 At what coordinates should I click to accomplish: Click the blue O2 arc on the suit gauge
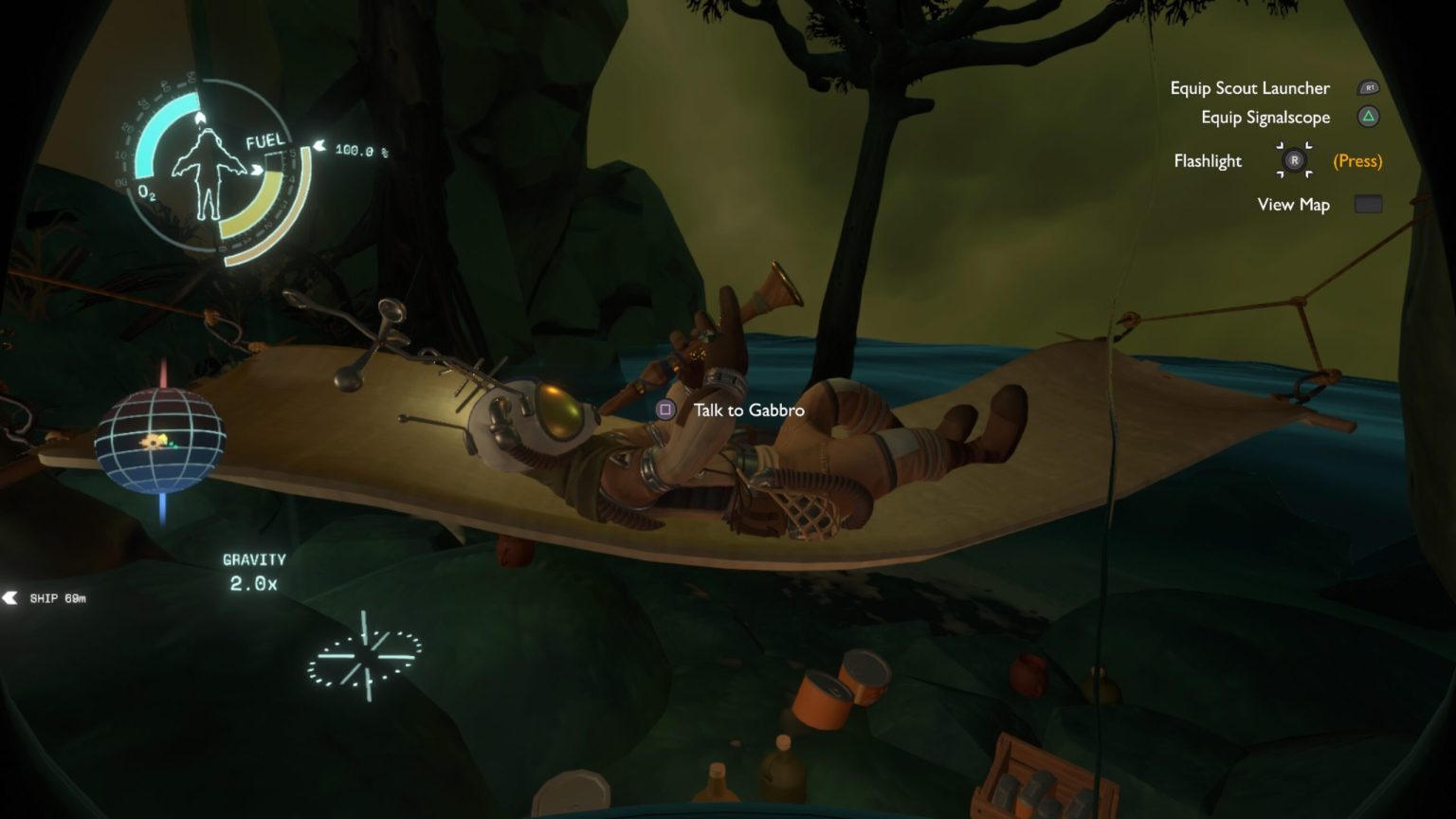coord(147,142)
